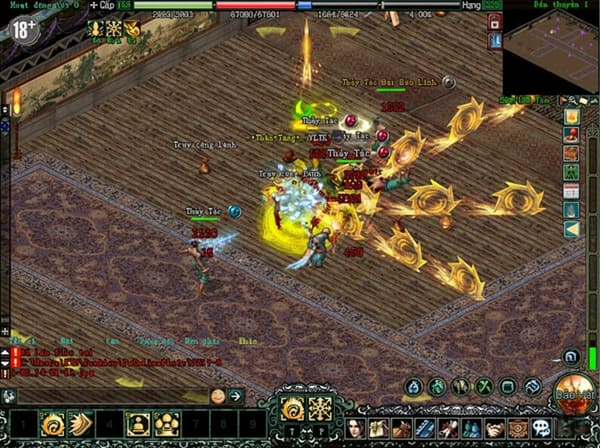Screen dimensions: 600x448
Task: Click the smiley emoticon button in chat
Action: tap(217, 396)
